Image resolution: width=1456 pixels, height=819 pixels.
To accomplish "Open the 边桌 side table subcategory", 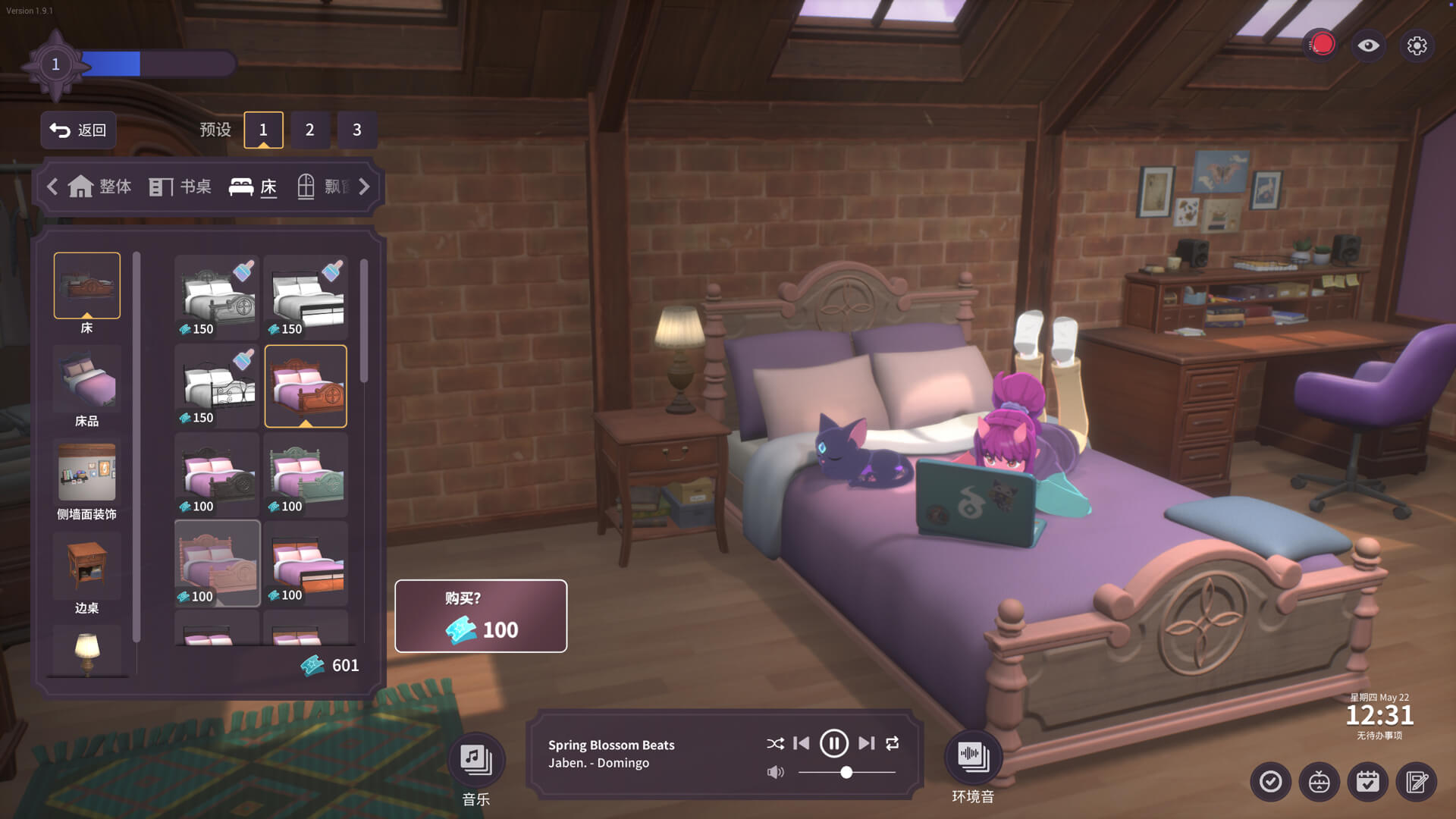I will click(86, 573).
